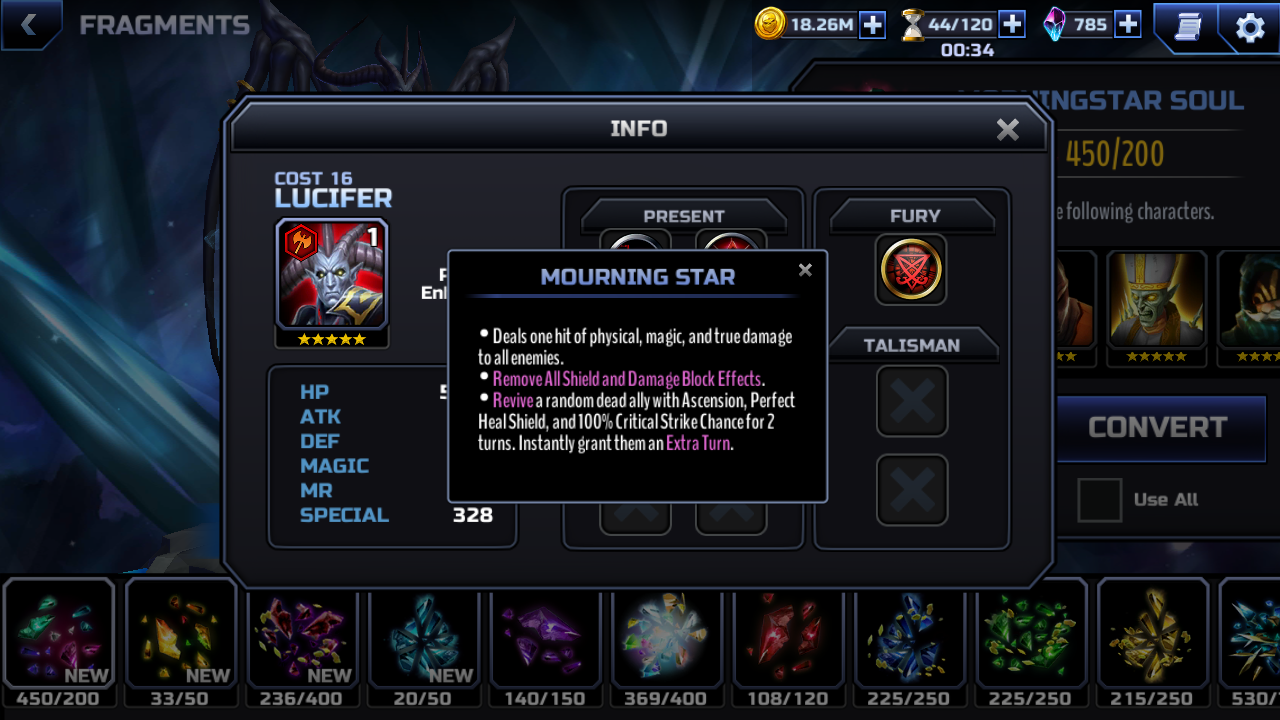Choose the 140/150 purple fragment pile
This screenshot has height=720, width=1280.
coord(545,634)
